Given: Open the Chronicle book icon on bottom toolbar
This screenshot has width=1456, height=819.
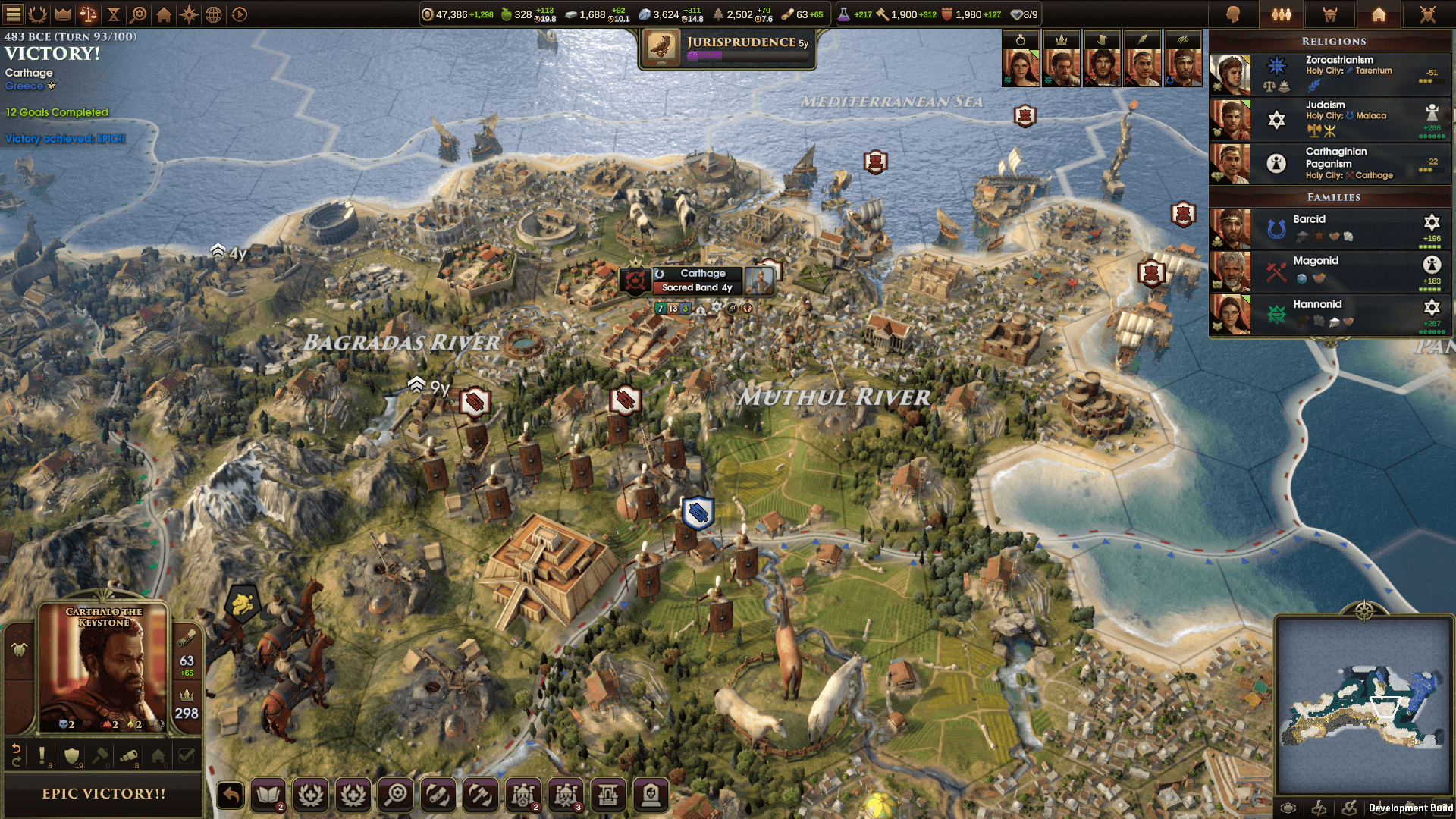Looking at the screenshot, I should click(x=268, y=795).
